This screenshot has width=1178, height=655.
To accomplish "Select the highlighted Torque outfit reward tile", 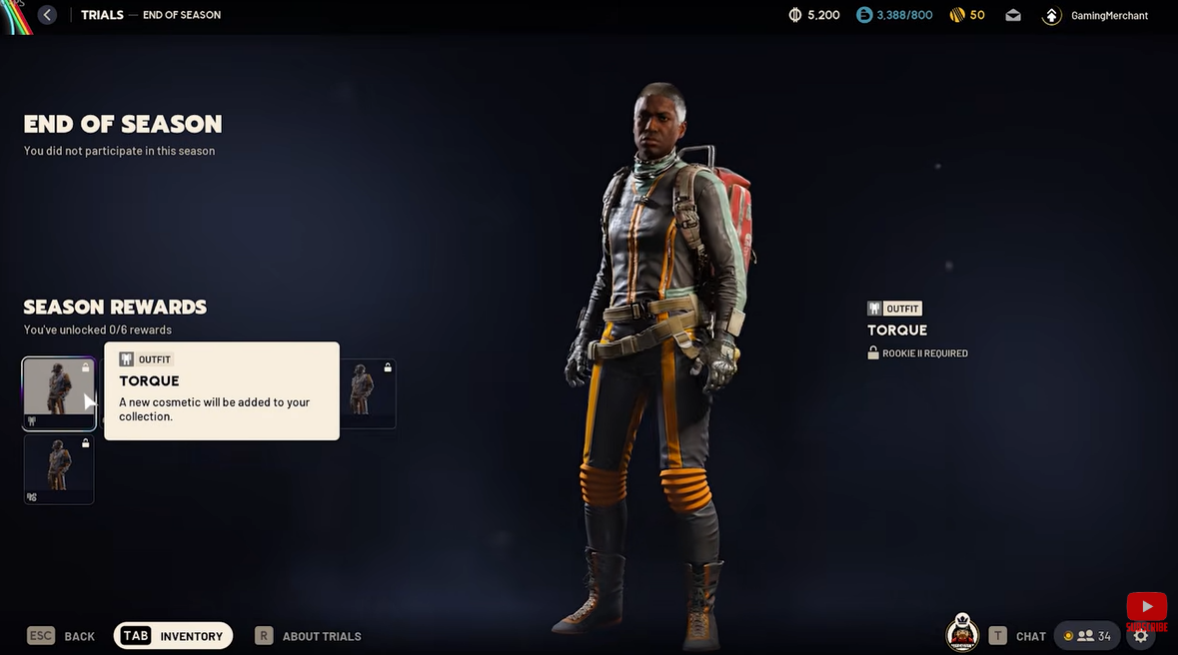I will 59,393.
